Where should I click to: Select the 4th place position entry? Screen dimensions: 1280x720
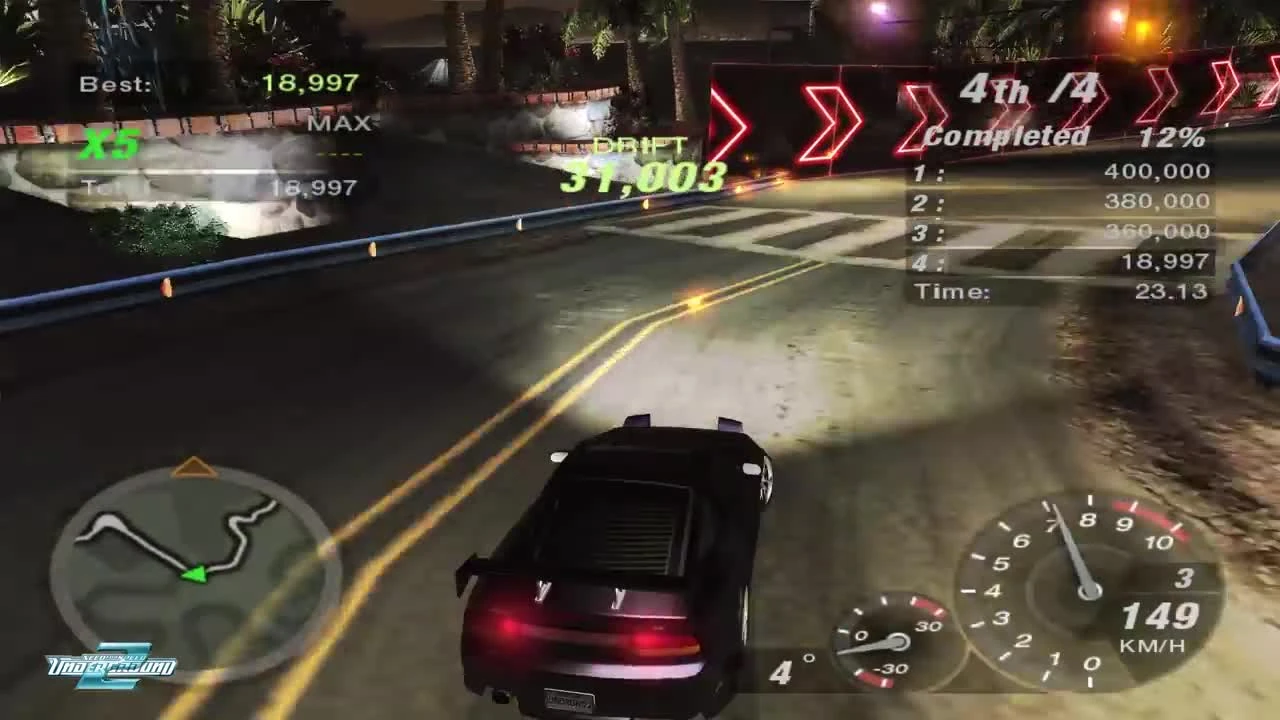pos(1060,262)
